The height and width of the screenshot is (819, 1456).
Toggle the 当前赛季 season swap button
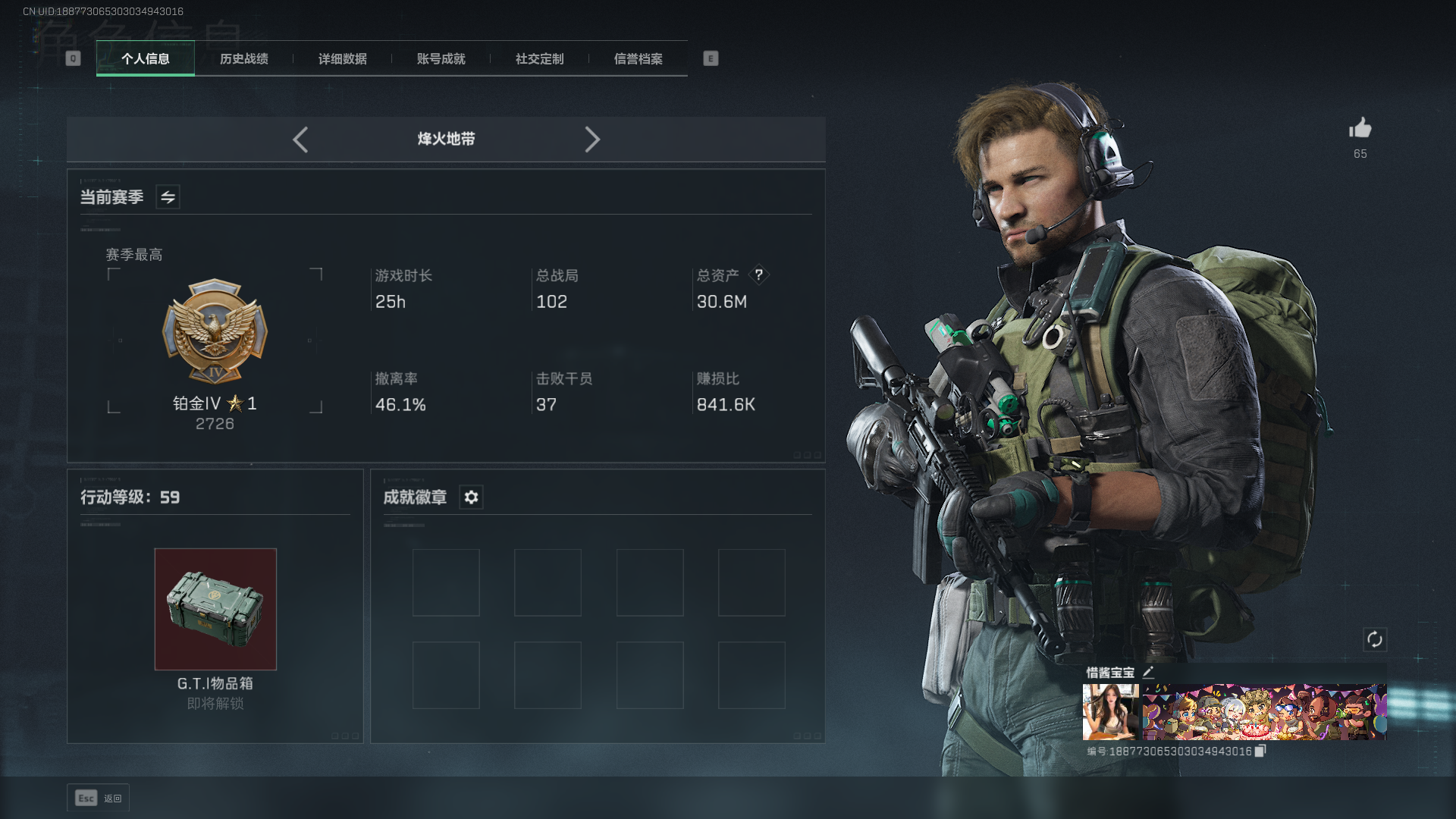point(168,197)
